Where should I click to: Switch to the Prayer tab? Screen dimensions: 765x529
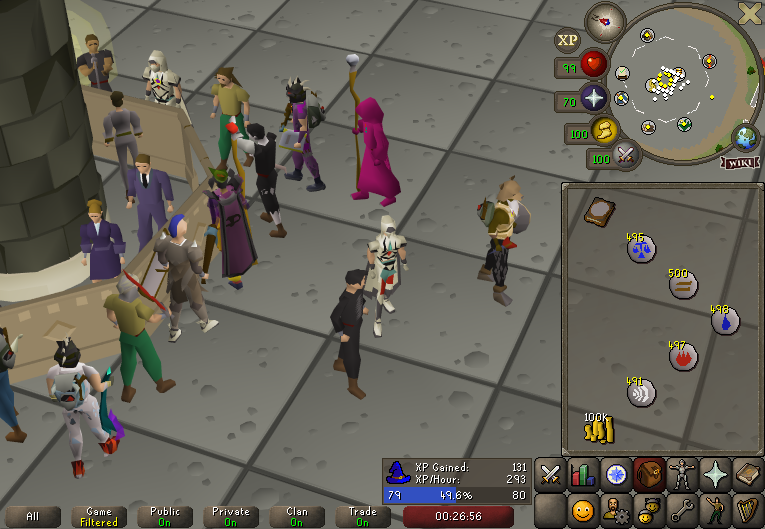click(x=715, y=473)
